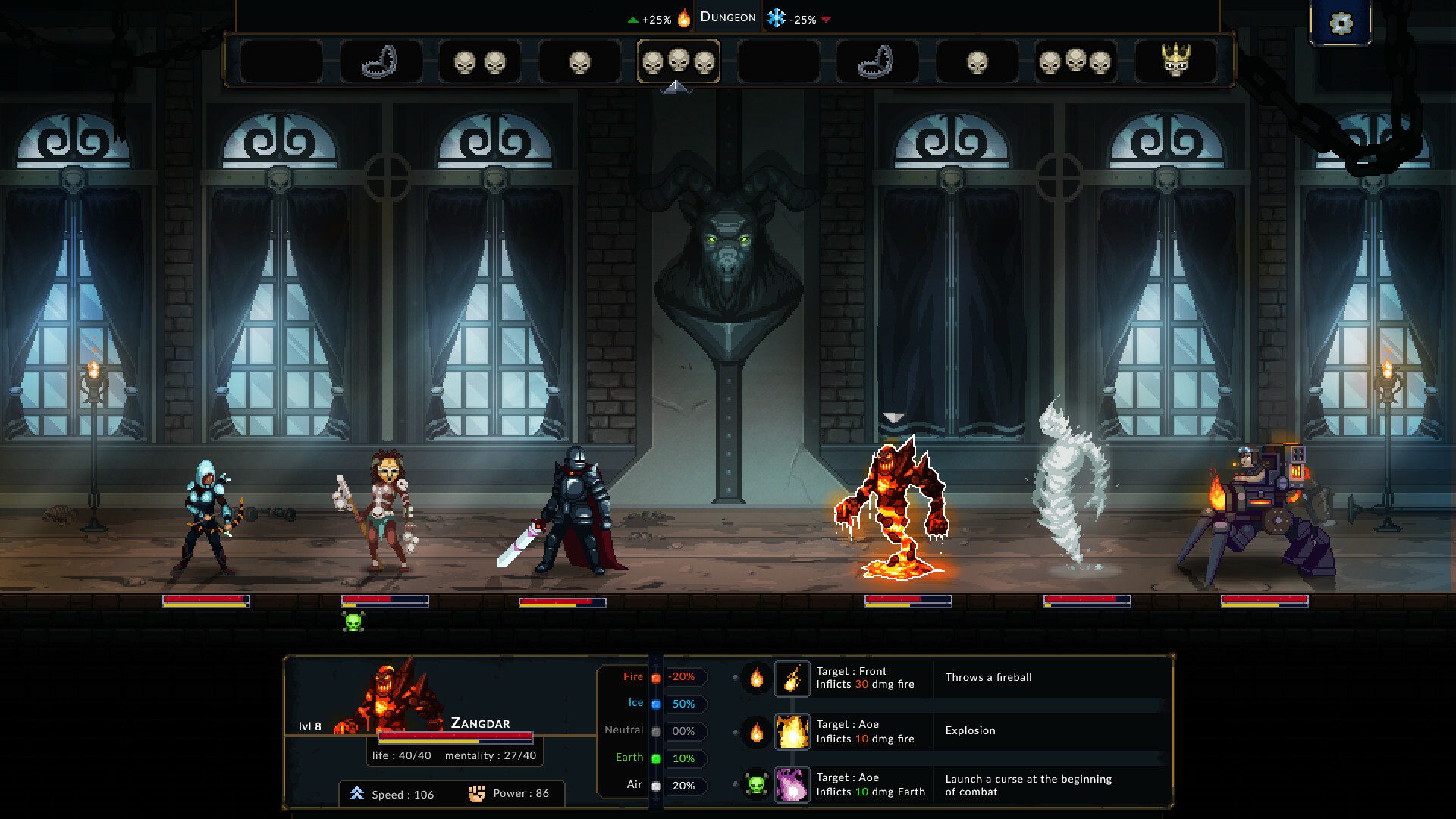
Task: Click the Dungeon label at the top
Action: point(727,16)
